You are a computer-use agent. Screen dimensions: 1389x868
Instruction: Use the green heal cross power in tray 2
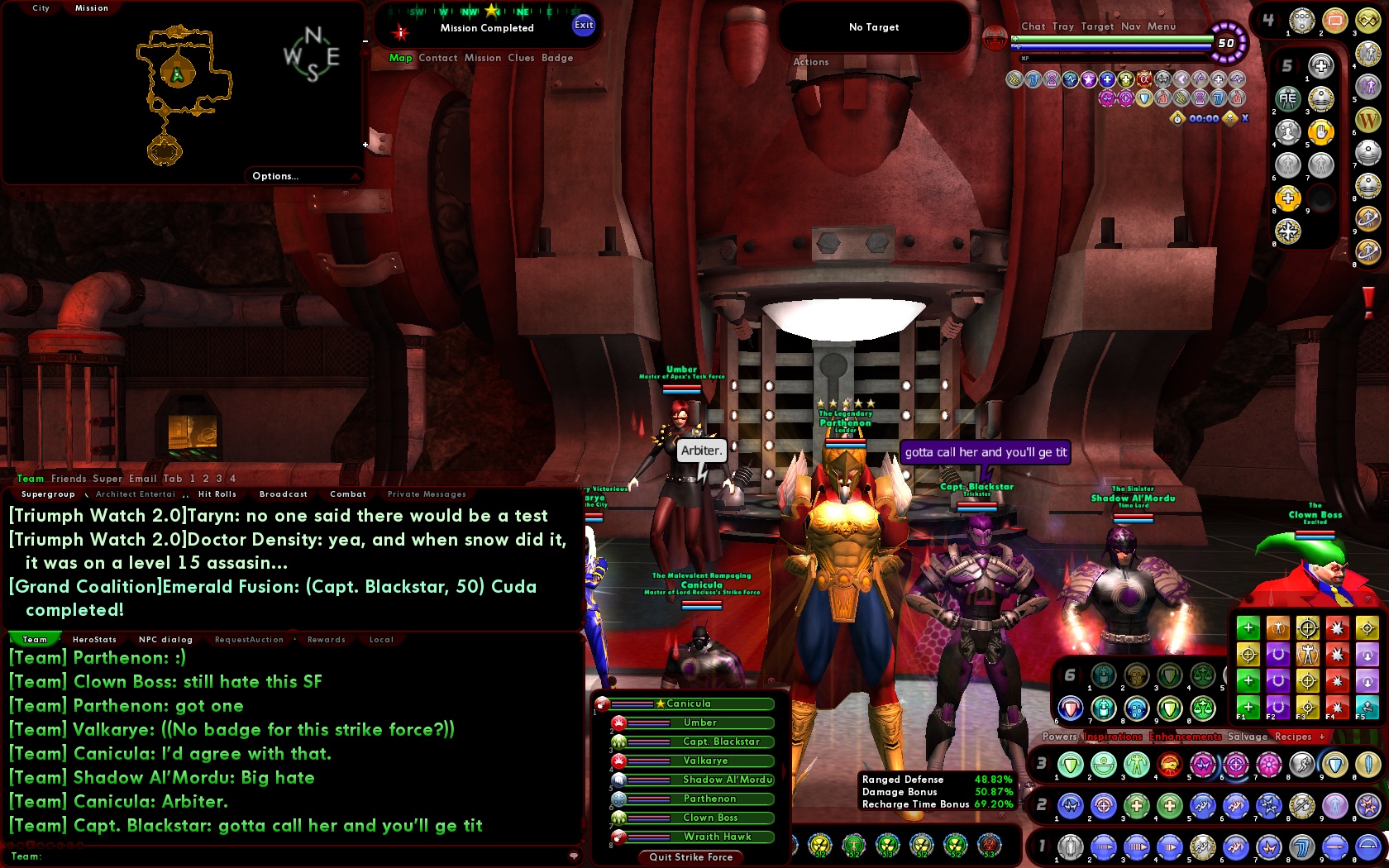tap(1136, 806)
